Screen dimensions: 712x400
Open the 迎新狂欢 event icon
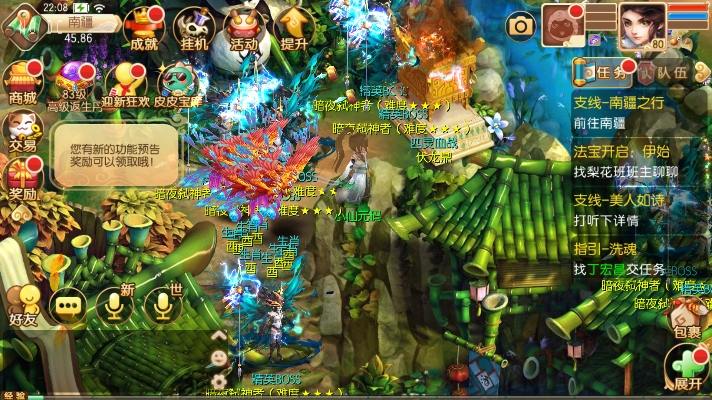tap(129, 82)
